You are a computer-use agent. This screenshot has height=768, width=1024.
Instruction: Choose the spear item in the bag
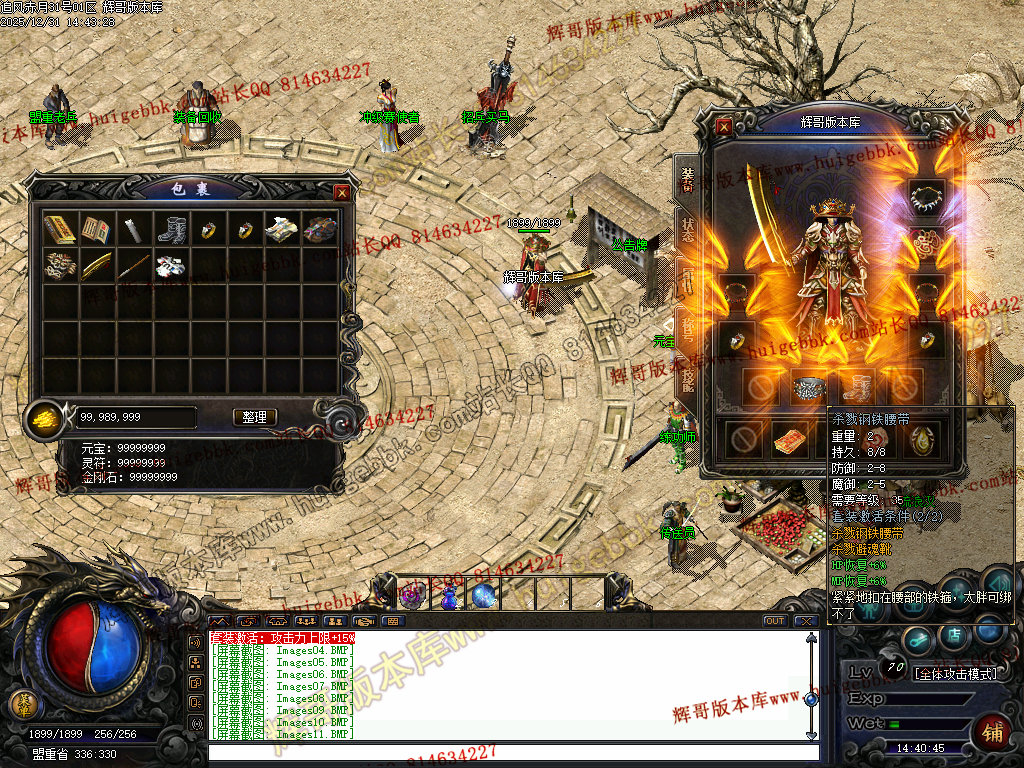tap(134, 266)
